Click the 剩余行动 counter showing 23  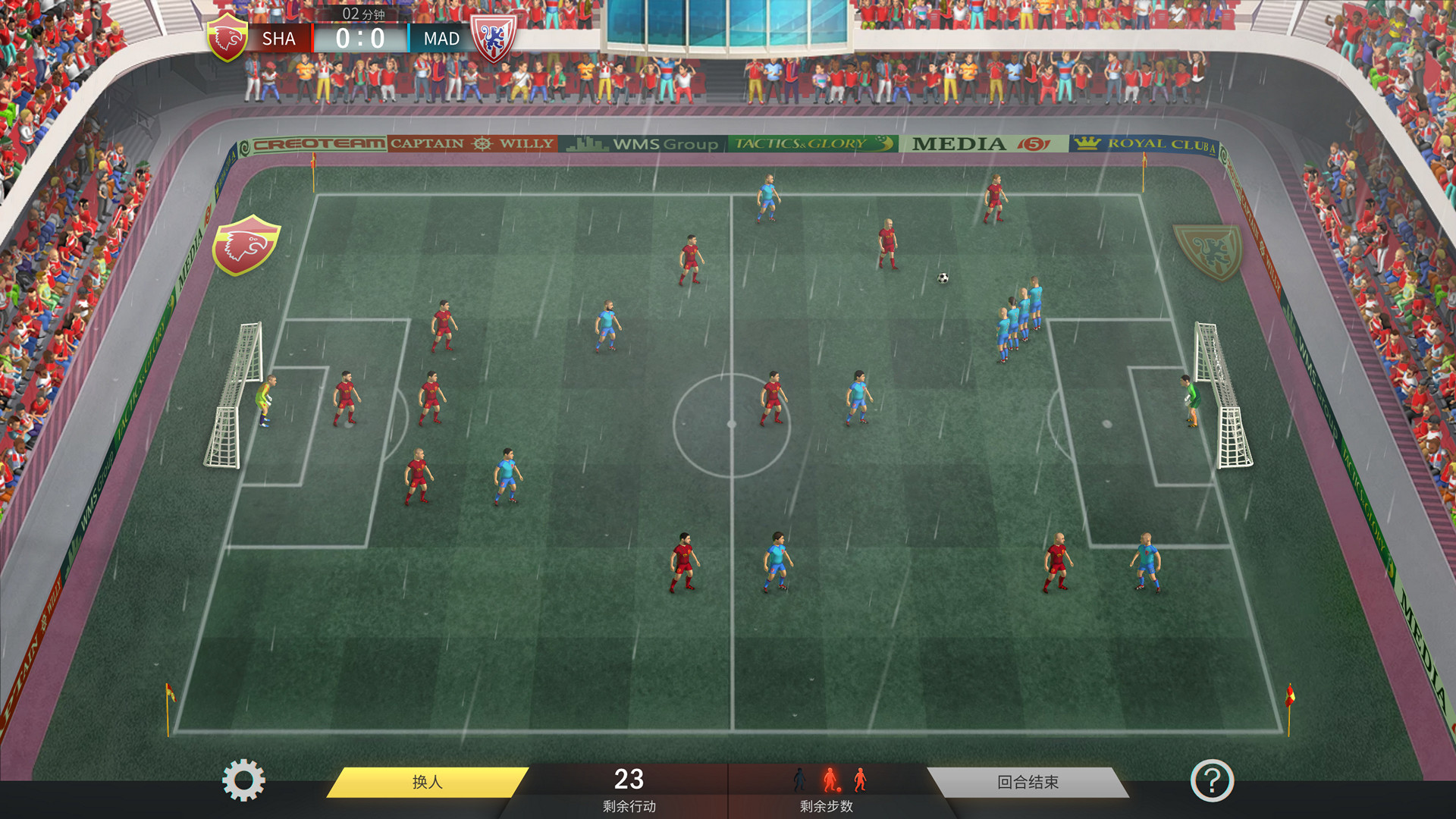tap(629, 780)
